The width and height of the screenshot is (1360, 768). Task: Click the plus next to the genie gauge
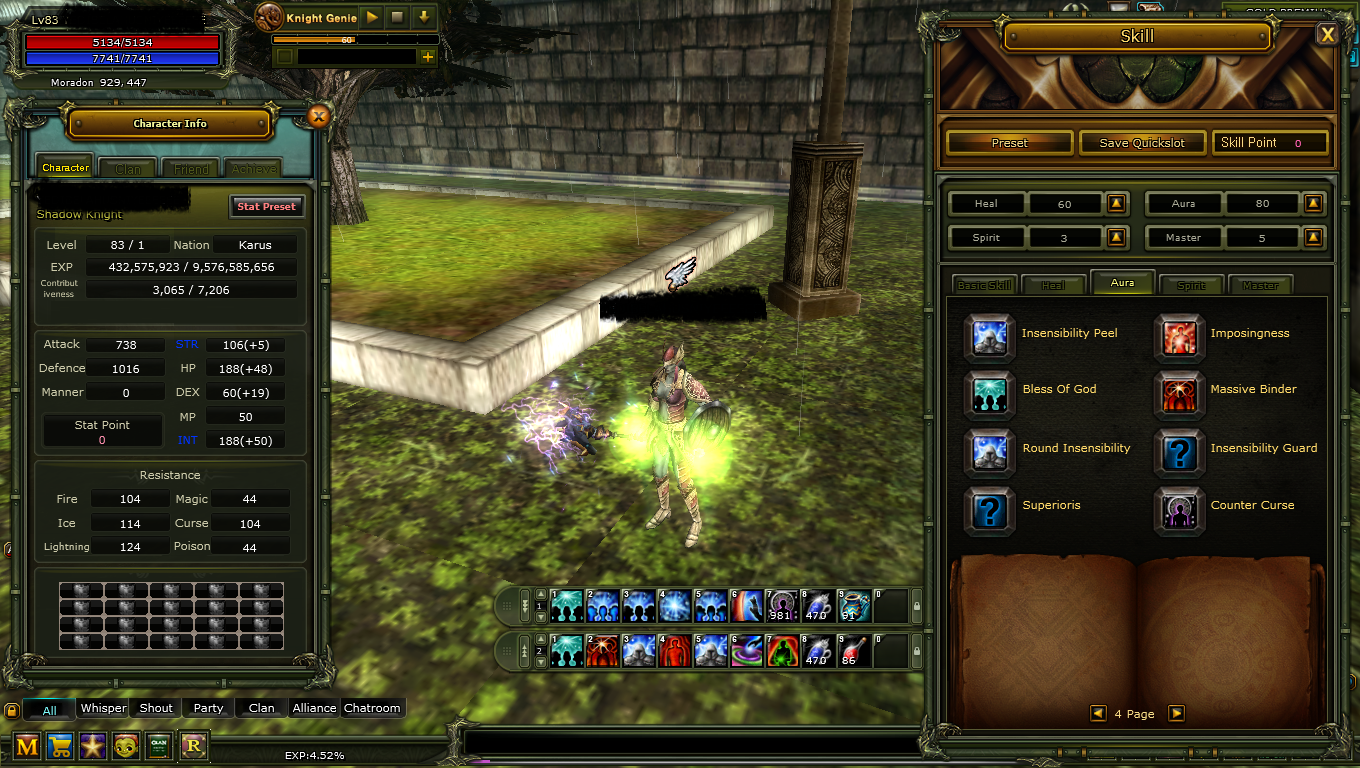428,56
